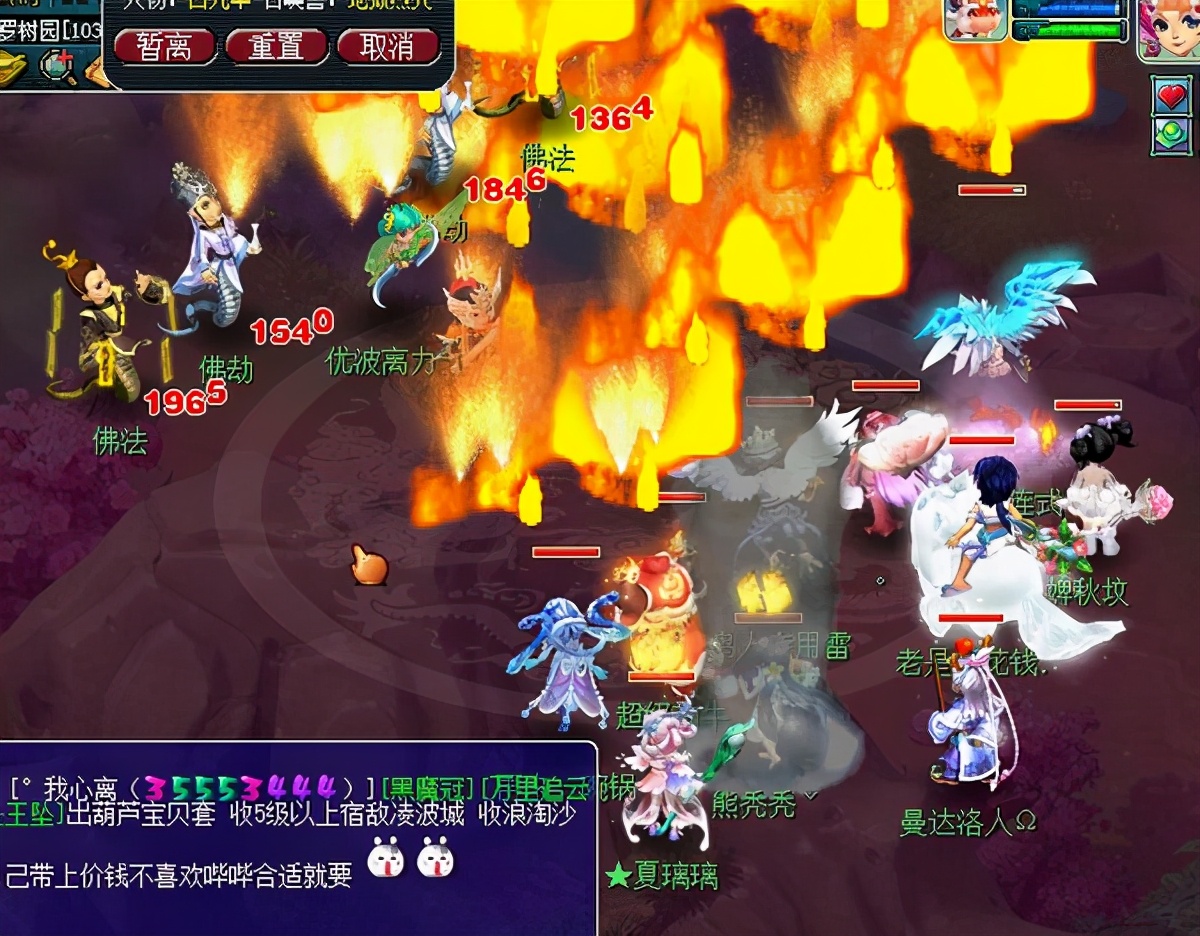Open the magnifier map icon
Screen dimensions: 1200x936
tap(57, 66)
